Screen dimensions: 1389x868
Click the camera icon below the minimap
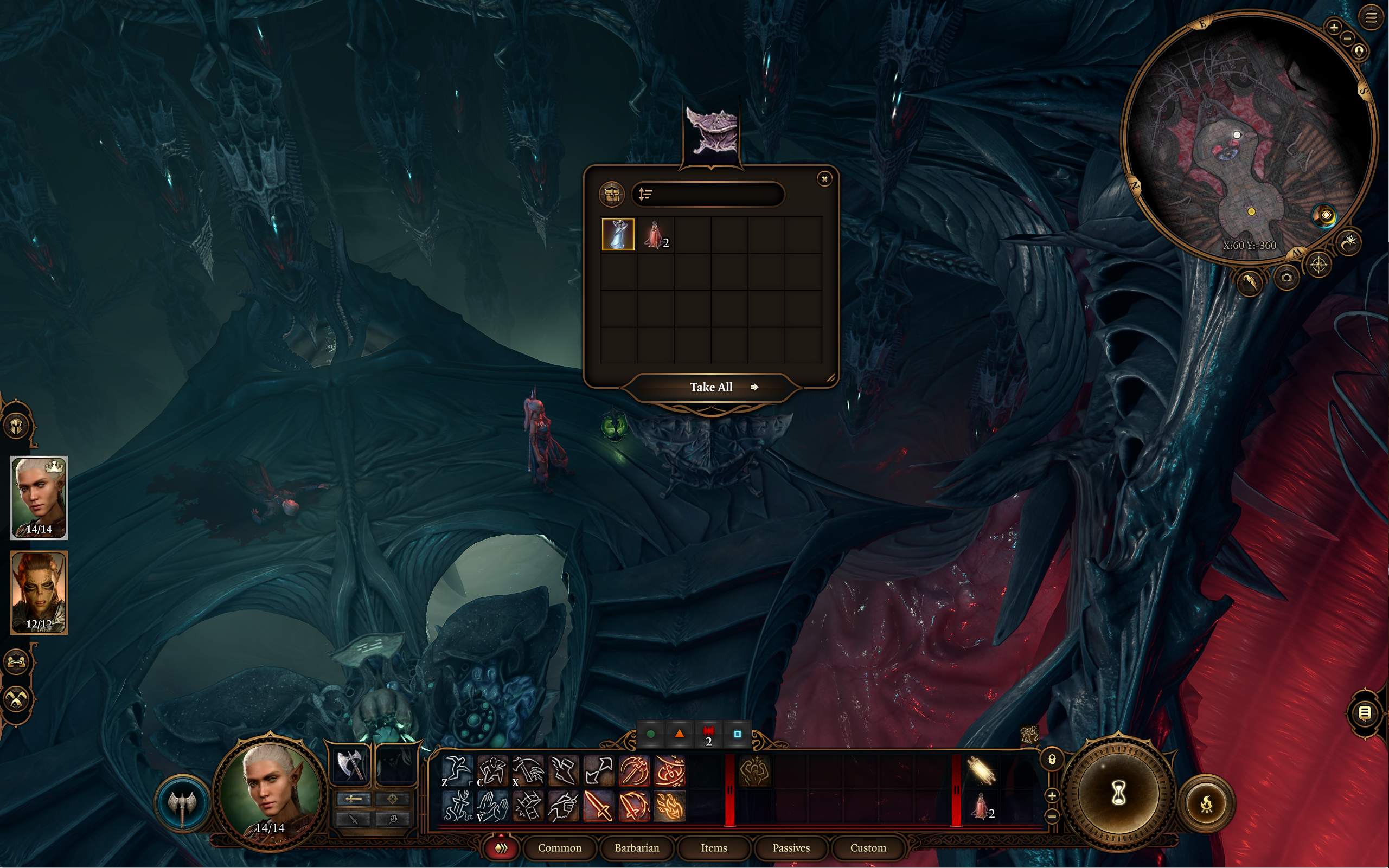(x=1286, y=278)
